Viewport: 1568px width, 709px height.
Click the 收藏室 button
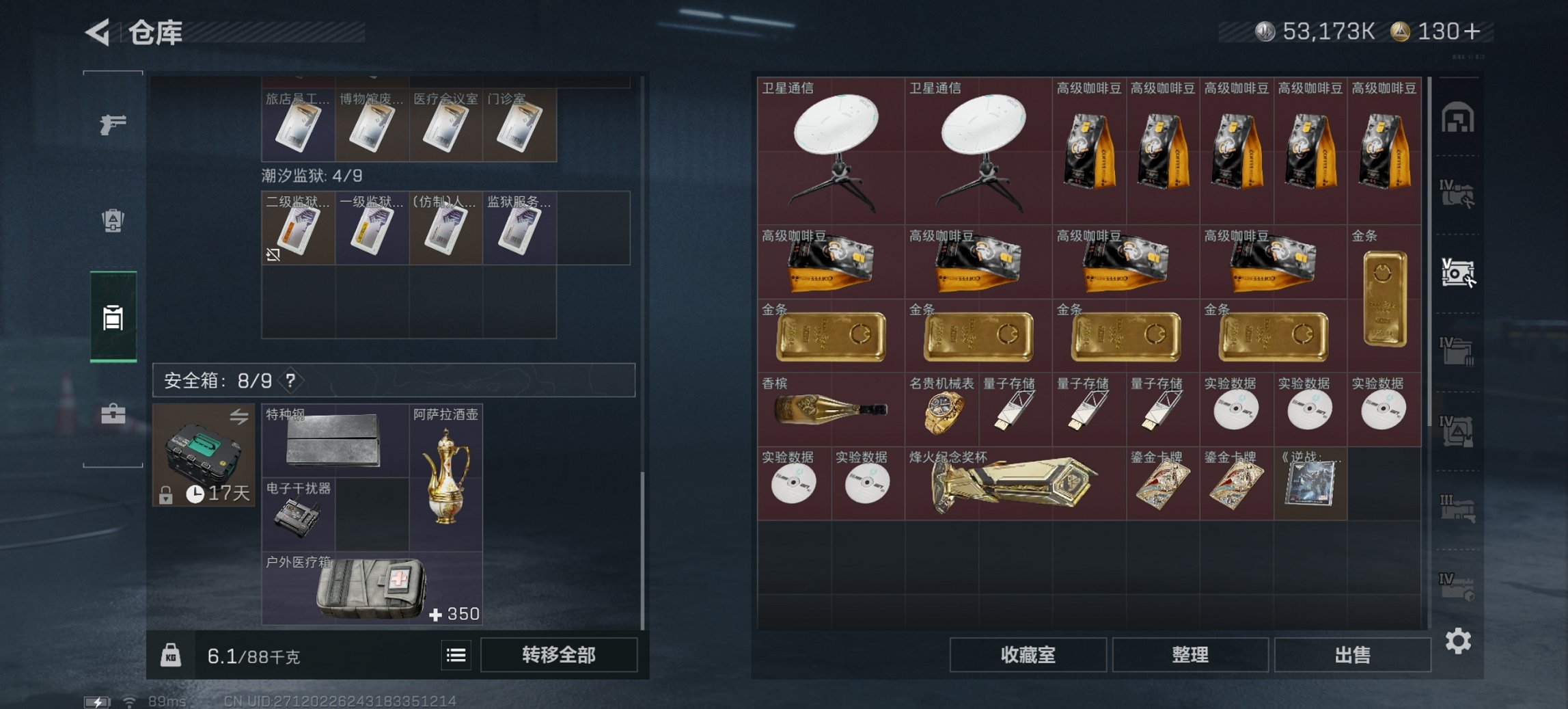[1028, 655]
